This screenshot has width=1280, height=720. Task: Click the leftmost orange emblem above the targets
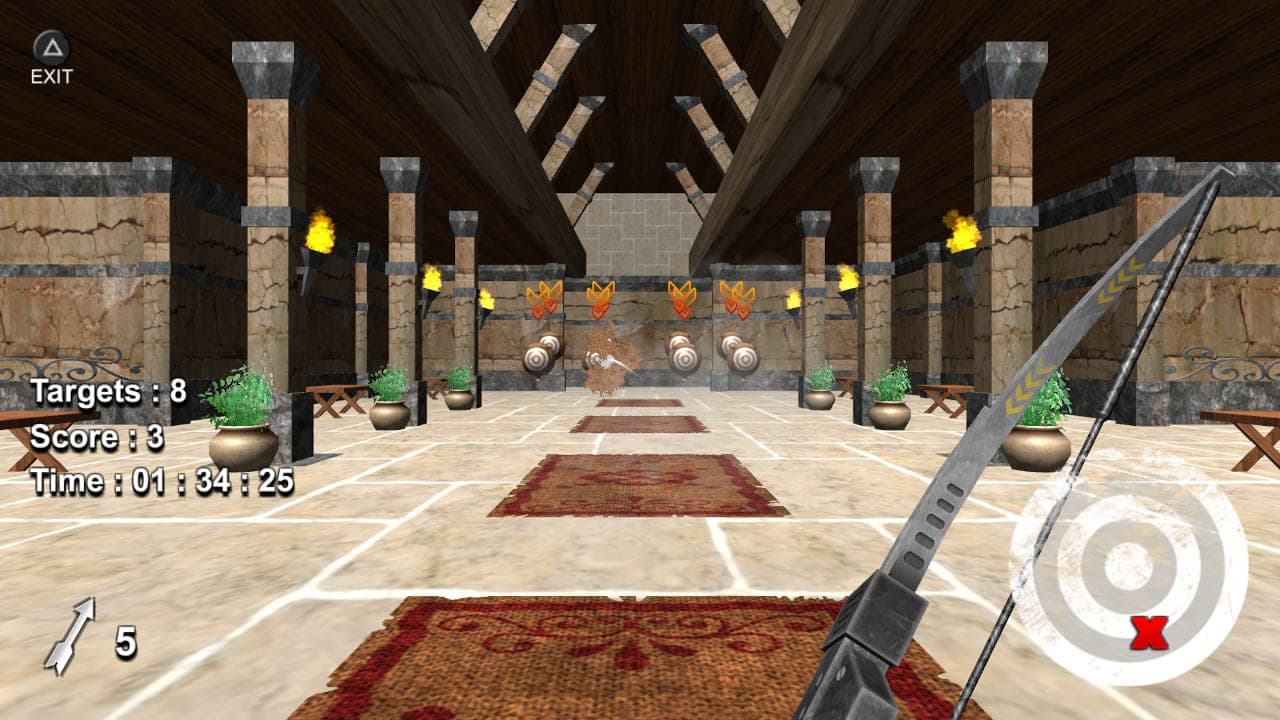click(542, 298)
